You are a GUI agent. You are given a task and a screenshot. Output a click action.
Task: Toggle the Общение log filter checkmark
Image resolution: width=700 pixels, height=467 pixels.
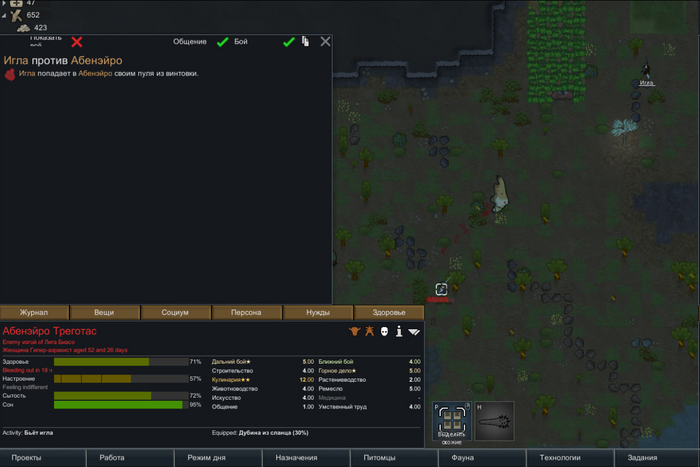click(223, 42)
